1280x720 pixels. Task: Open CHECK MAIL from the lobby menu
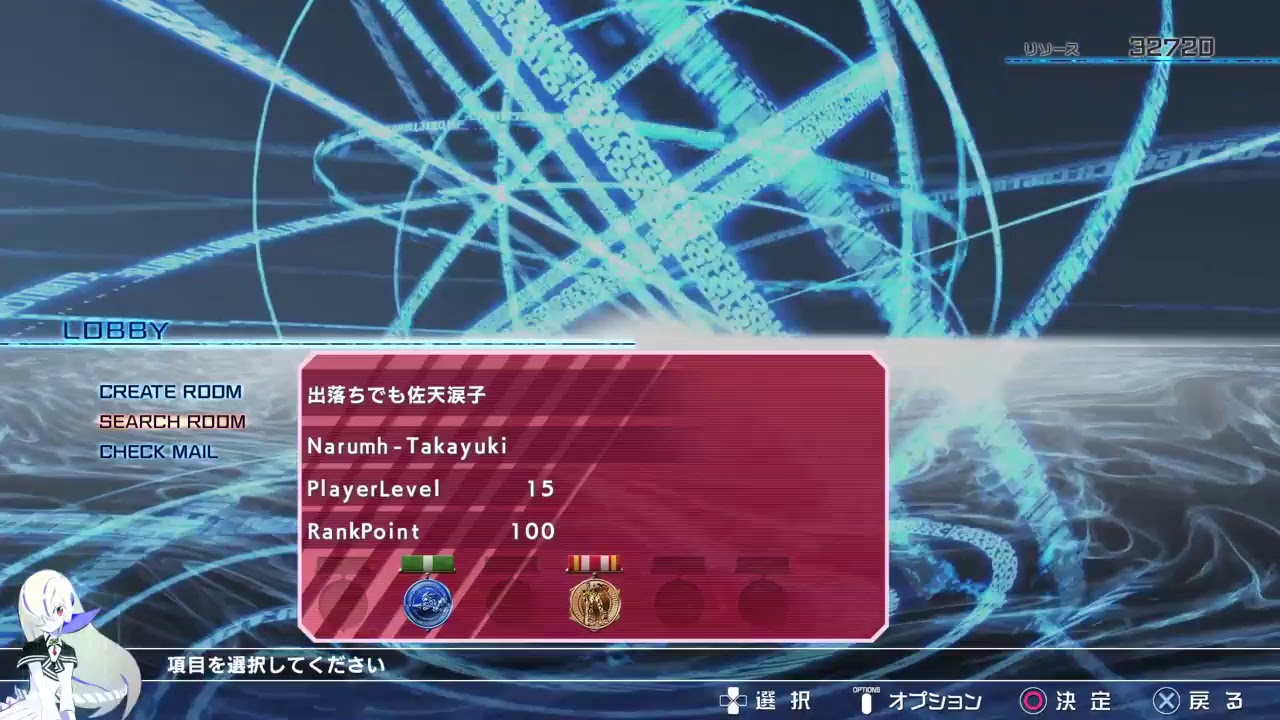[160, 452]
